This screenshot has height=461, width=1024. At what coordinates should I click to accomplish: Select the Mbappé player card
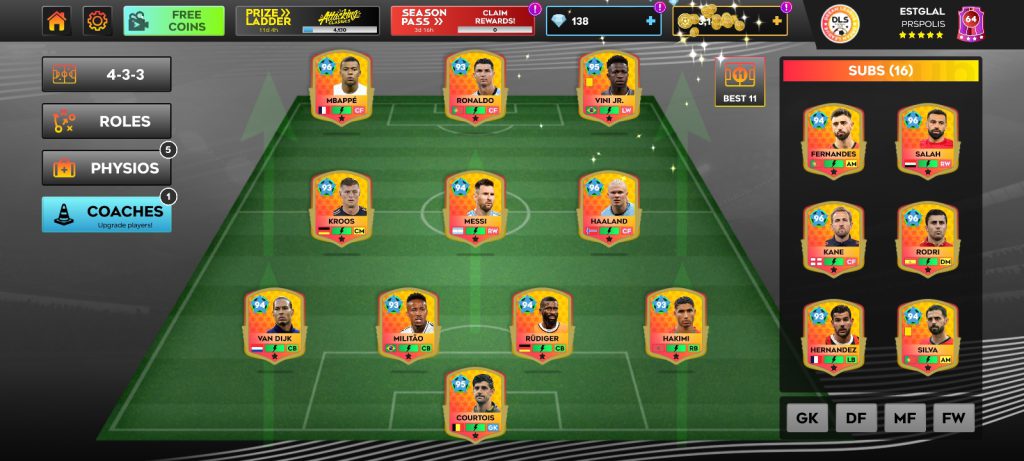pyautogui.click(x=340, y=88)
